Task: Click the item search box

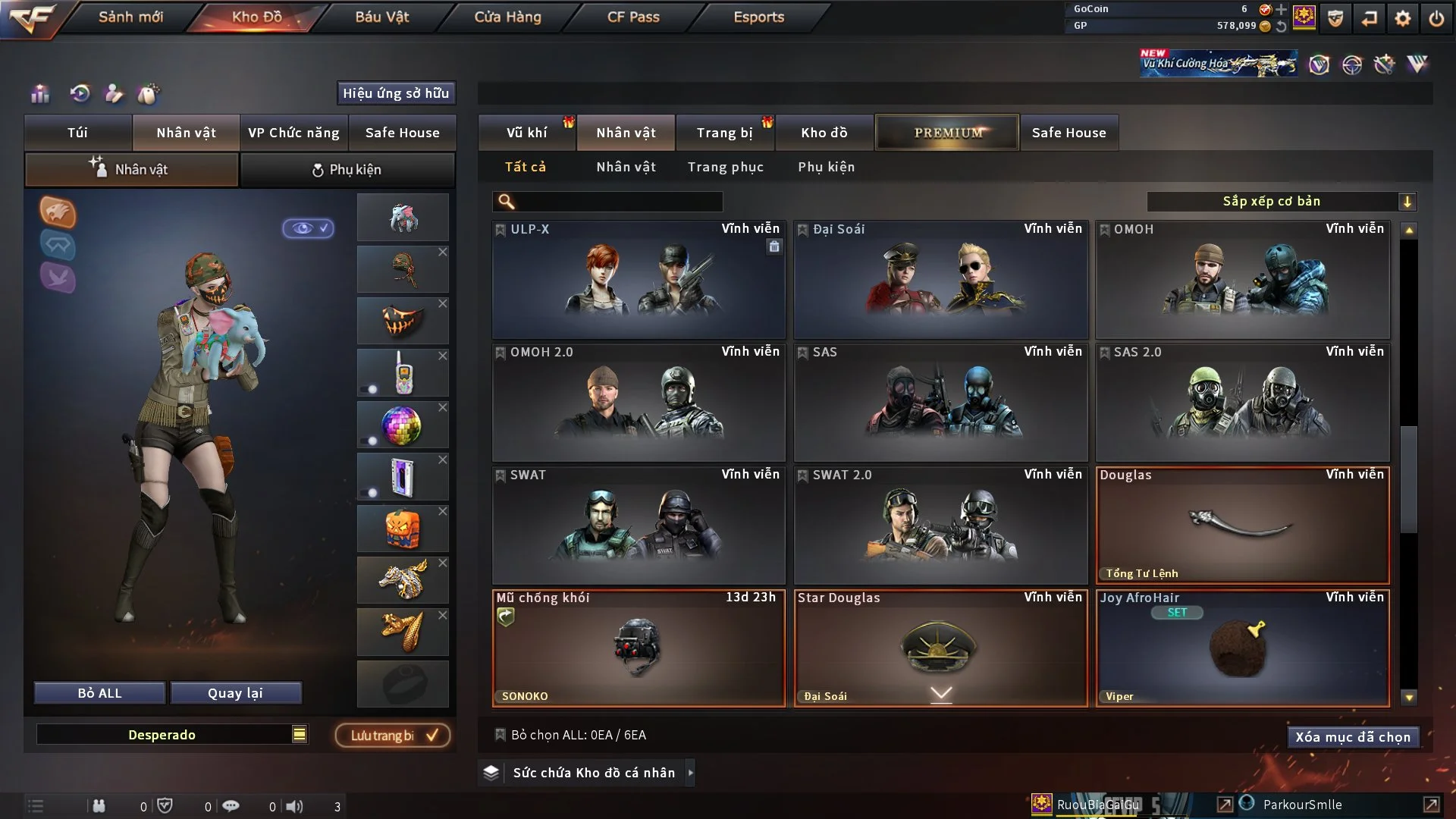Action: tap(618, 202)
